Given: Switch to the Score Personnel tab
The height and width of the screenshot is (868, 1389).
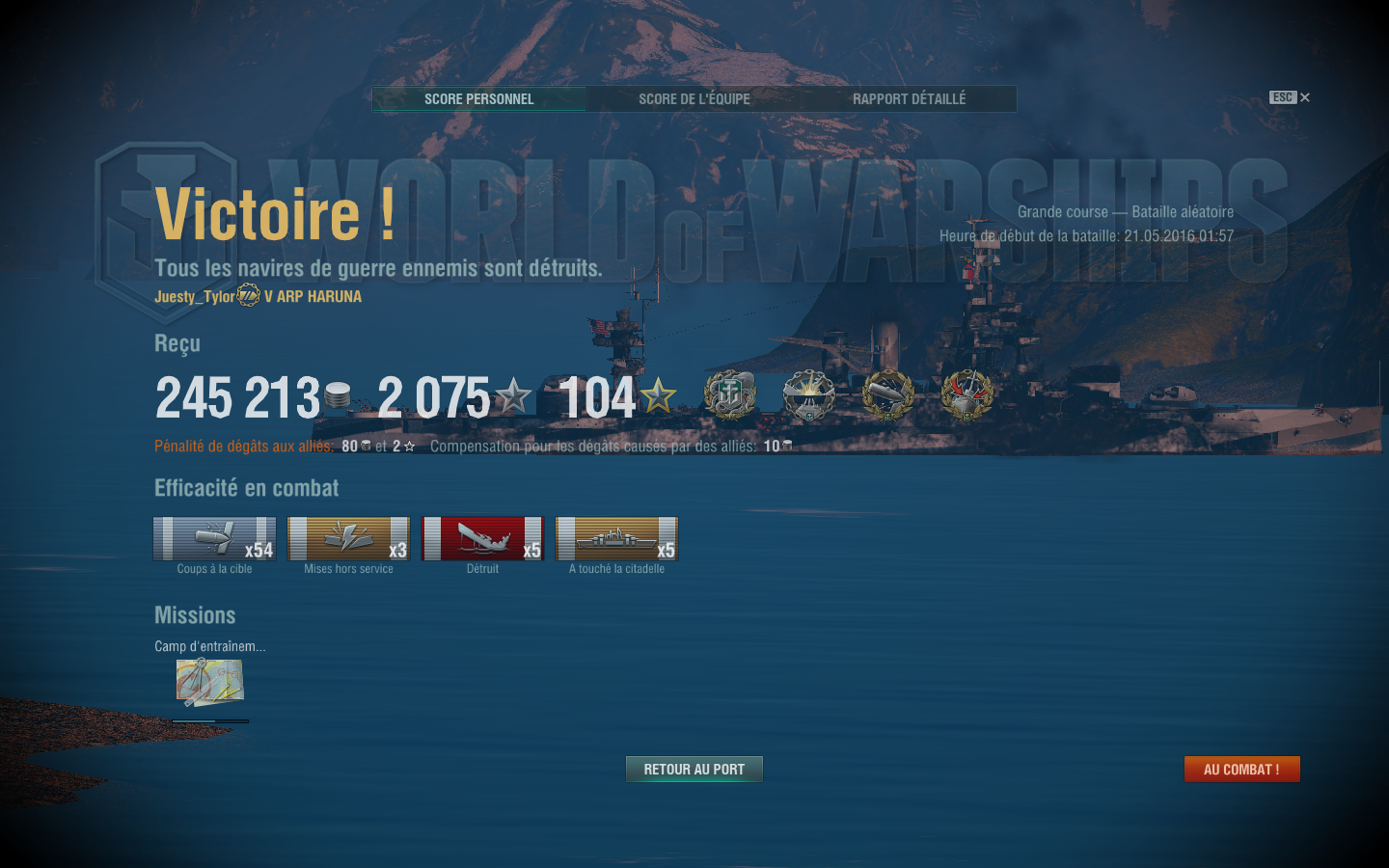Looking at the screenshot, I should (479, 98).
